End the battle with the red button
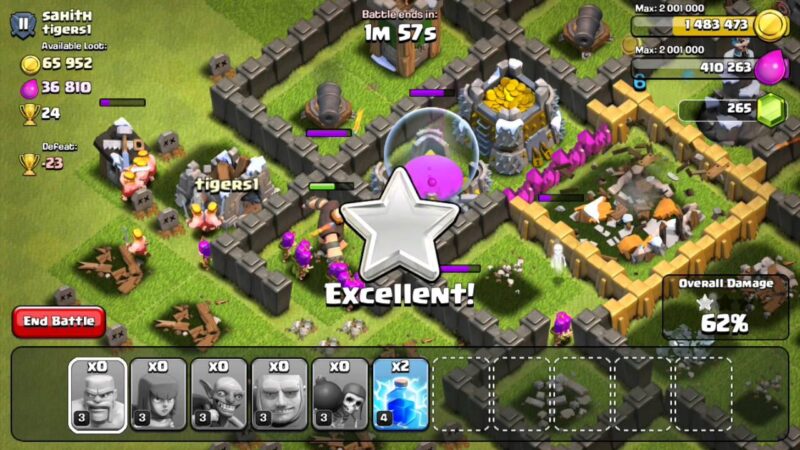The height and width of the screenshot is (450, 800). (59, 321)
